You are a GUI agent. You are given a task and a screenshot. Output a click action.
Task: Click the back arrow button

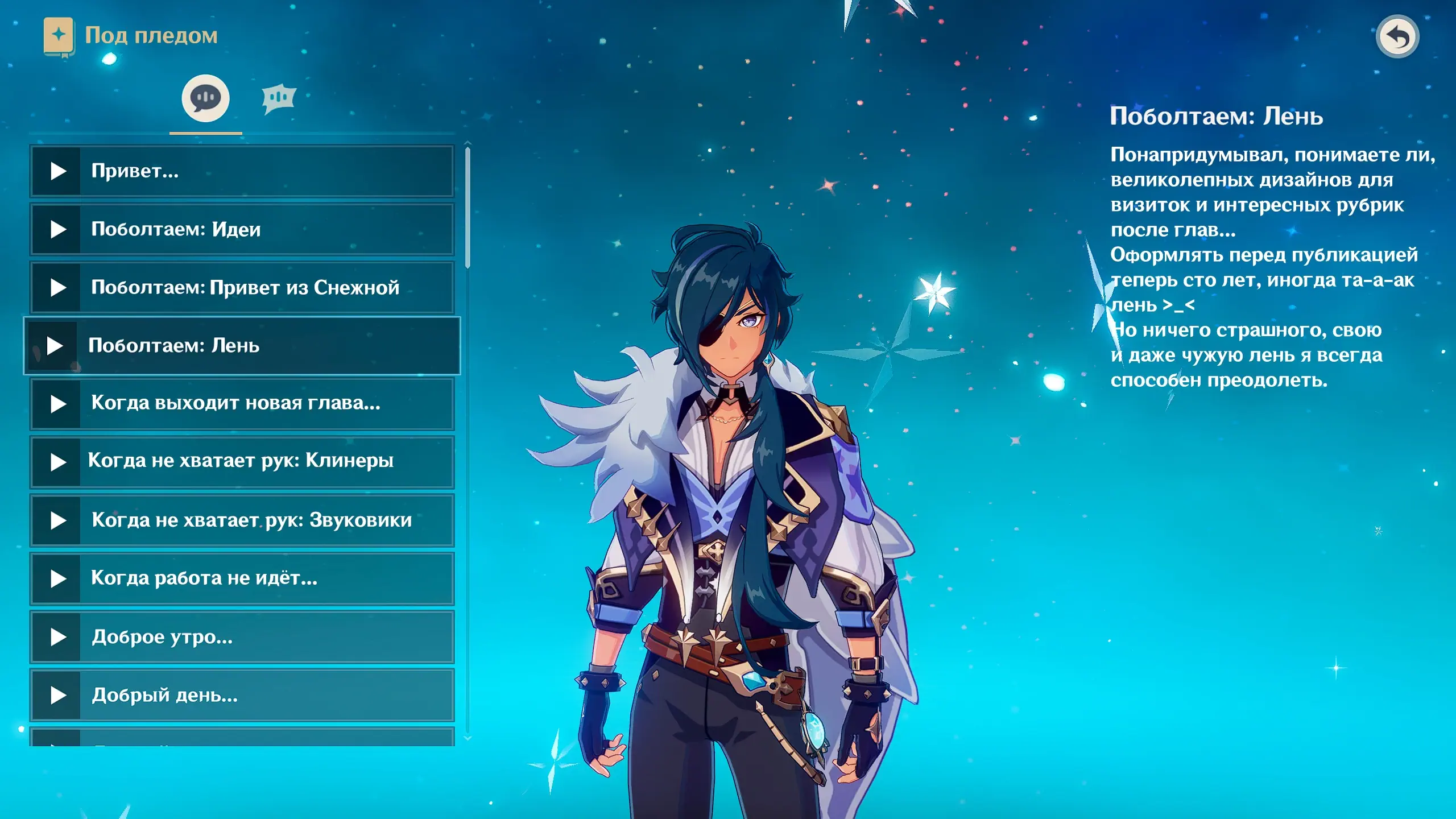coord(1397,37)
